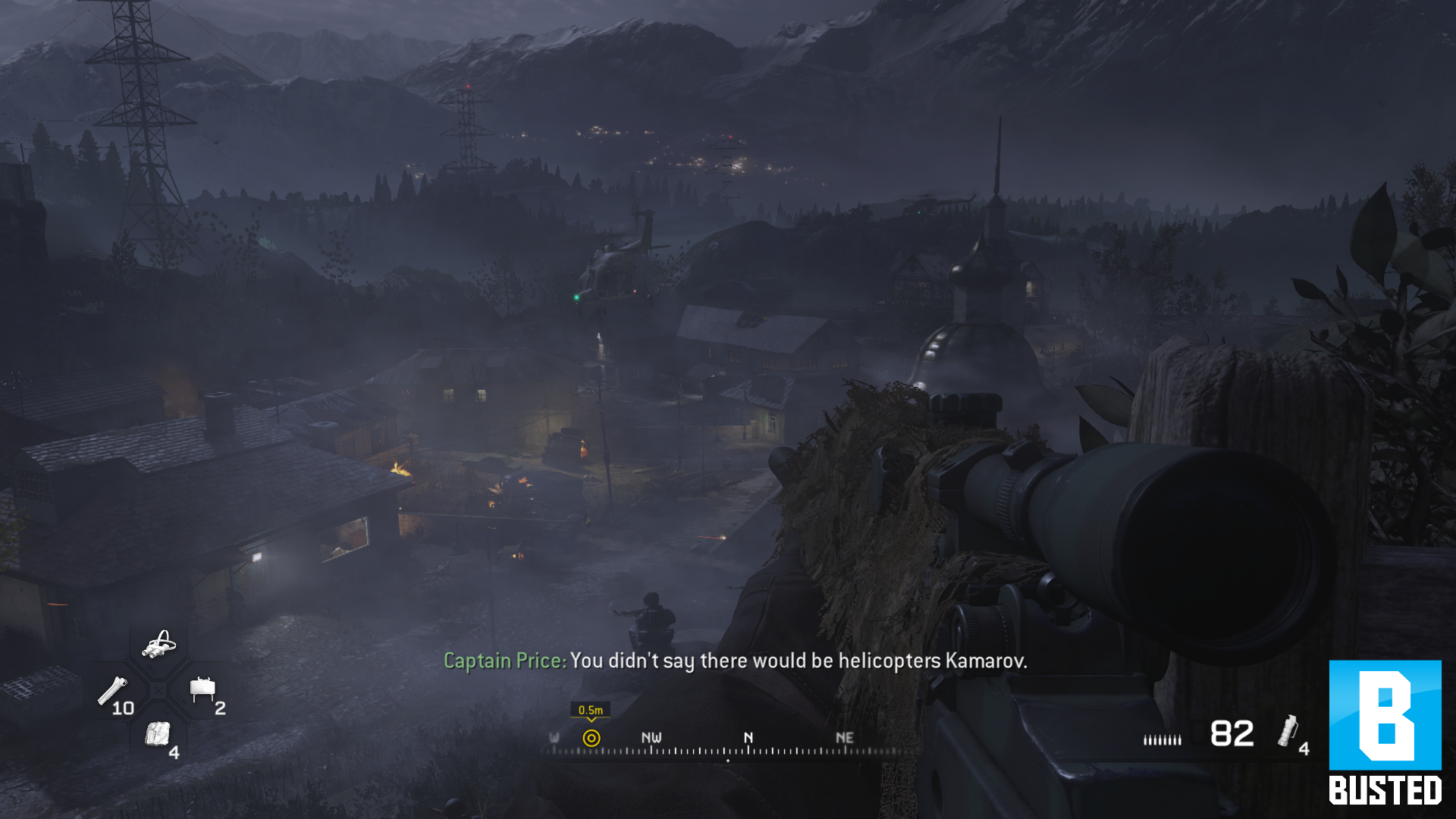Equip the claymore mine from the equipment wheel
1456x819 pixels.
[x=202, y=690]
